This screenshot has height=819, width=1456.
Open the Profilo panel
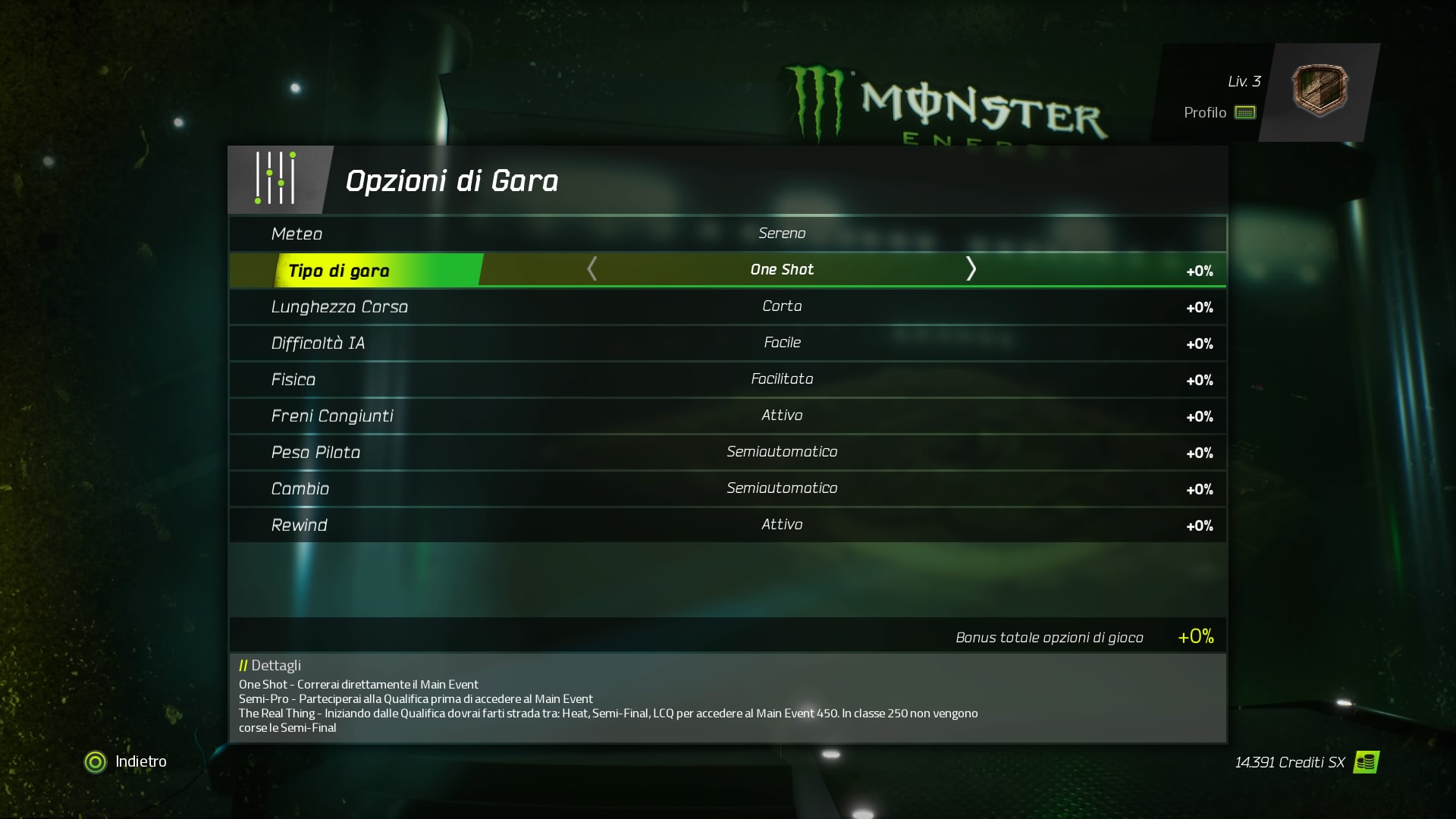tap(1219, 113)
